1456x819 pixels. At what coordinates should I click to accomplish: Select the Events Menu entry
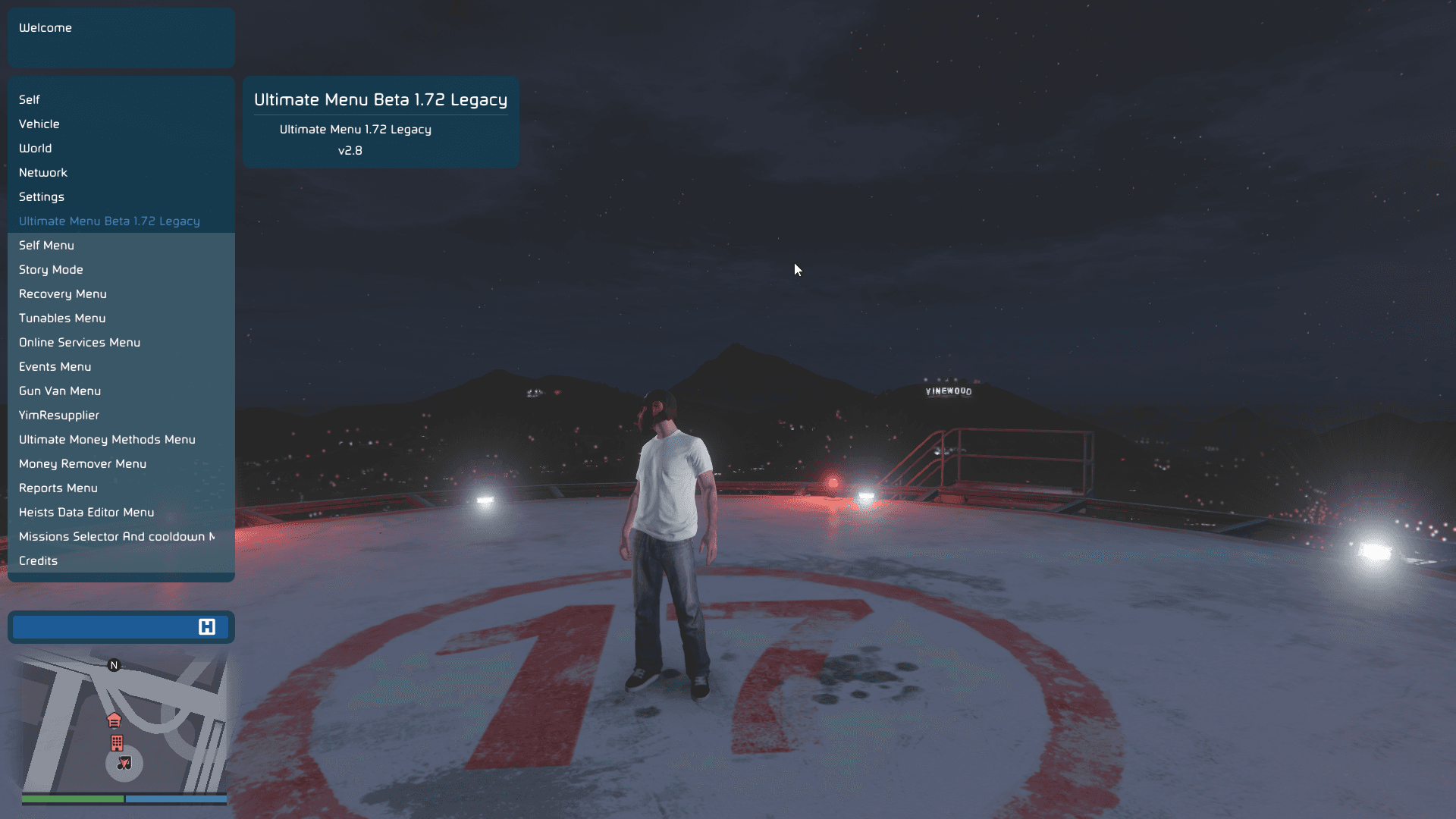point(55,366)
